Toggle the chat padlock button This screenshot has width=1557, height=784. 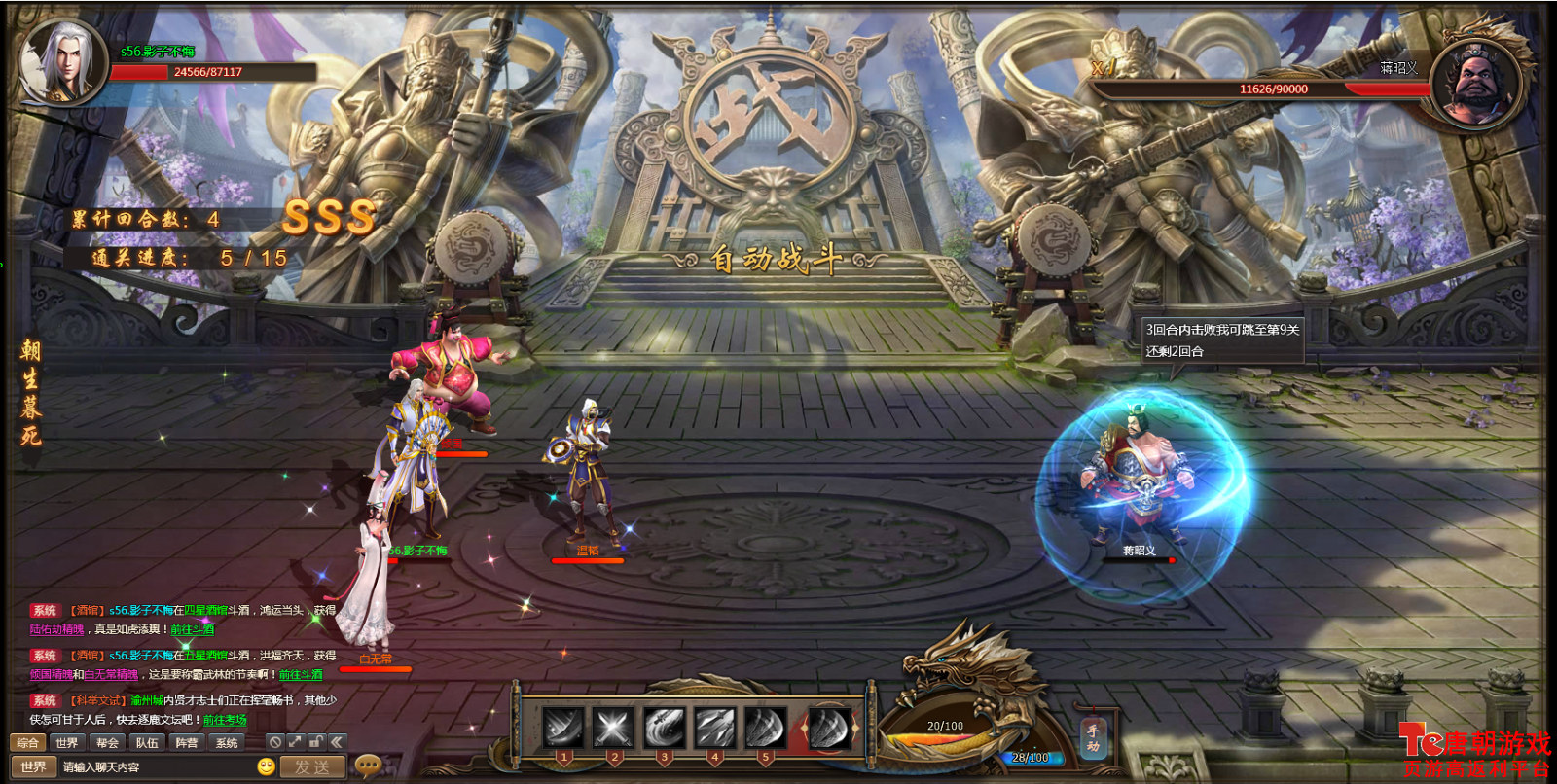pos(315,742)
